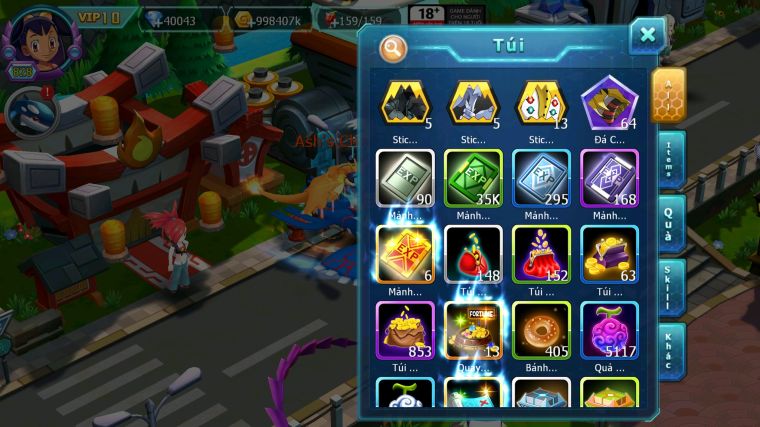The width and height of the screenshot is (760, 427).
Task: Click the blue whale icon with red alert
Action: point(29,114)
